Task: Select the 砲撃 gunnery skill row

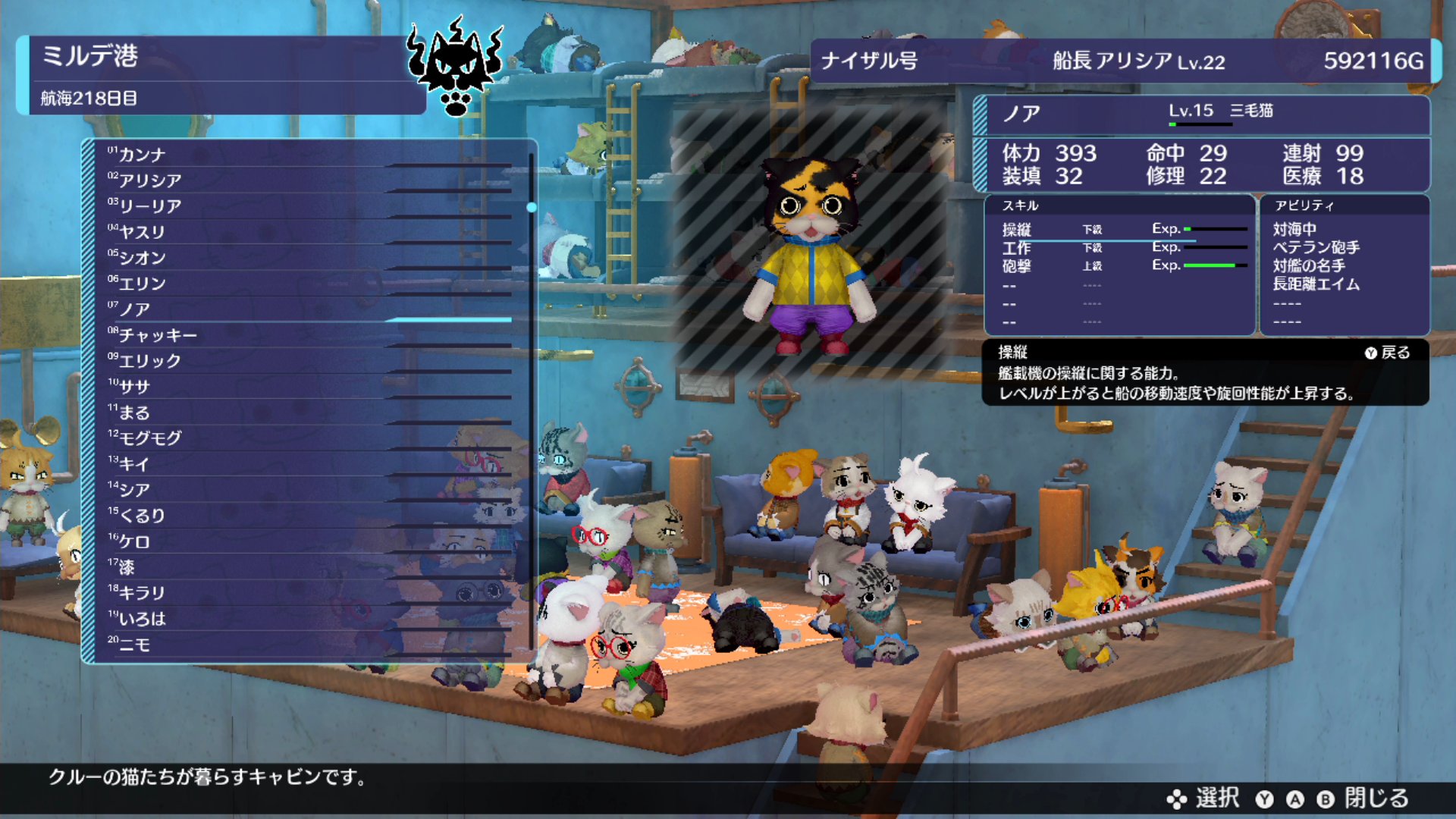Action: [x=1119, y=266]
